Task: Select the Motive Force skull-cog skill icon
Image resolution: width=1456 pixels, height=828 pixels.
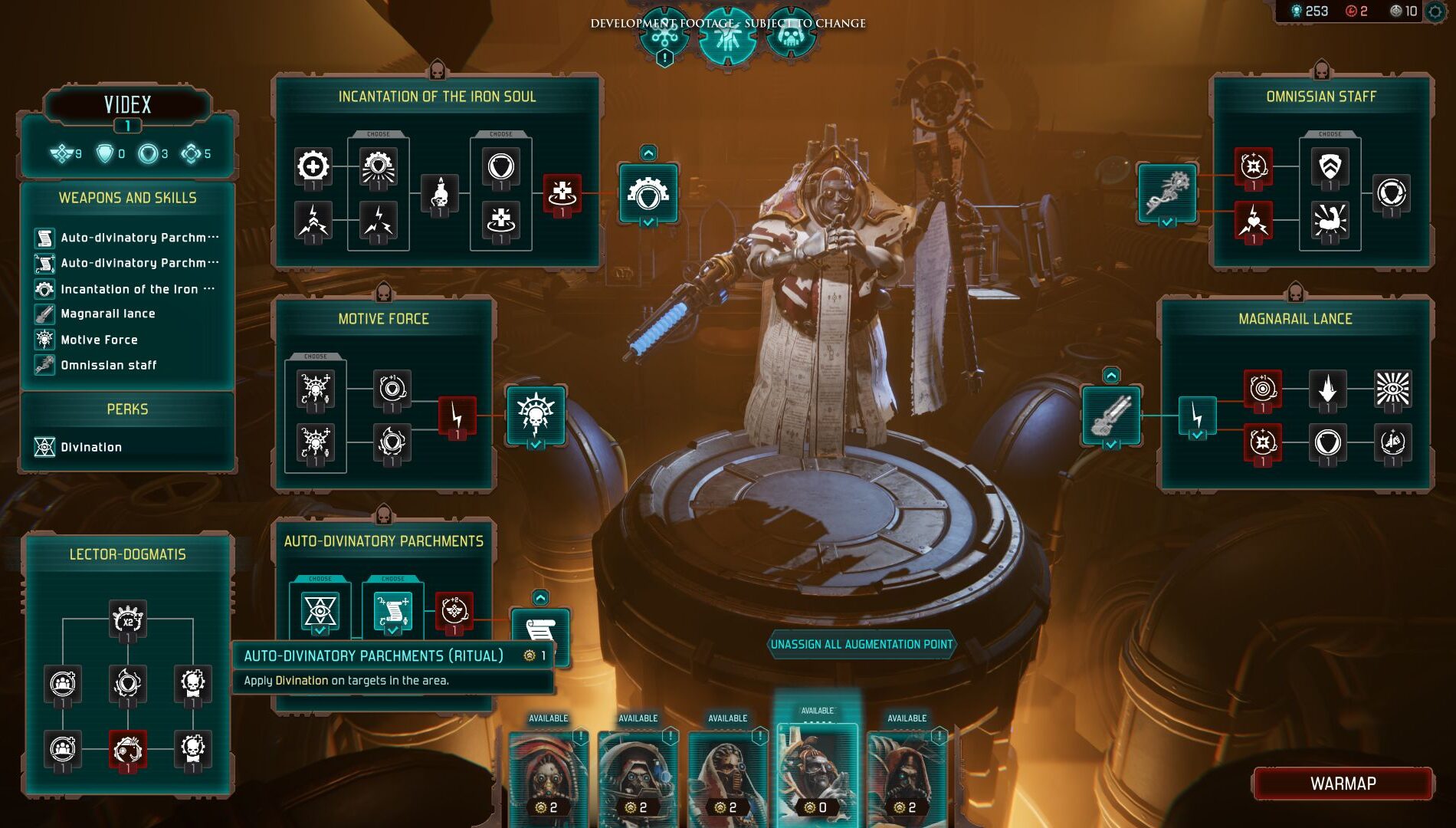Action: [x=536, y=415]
